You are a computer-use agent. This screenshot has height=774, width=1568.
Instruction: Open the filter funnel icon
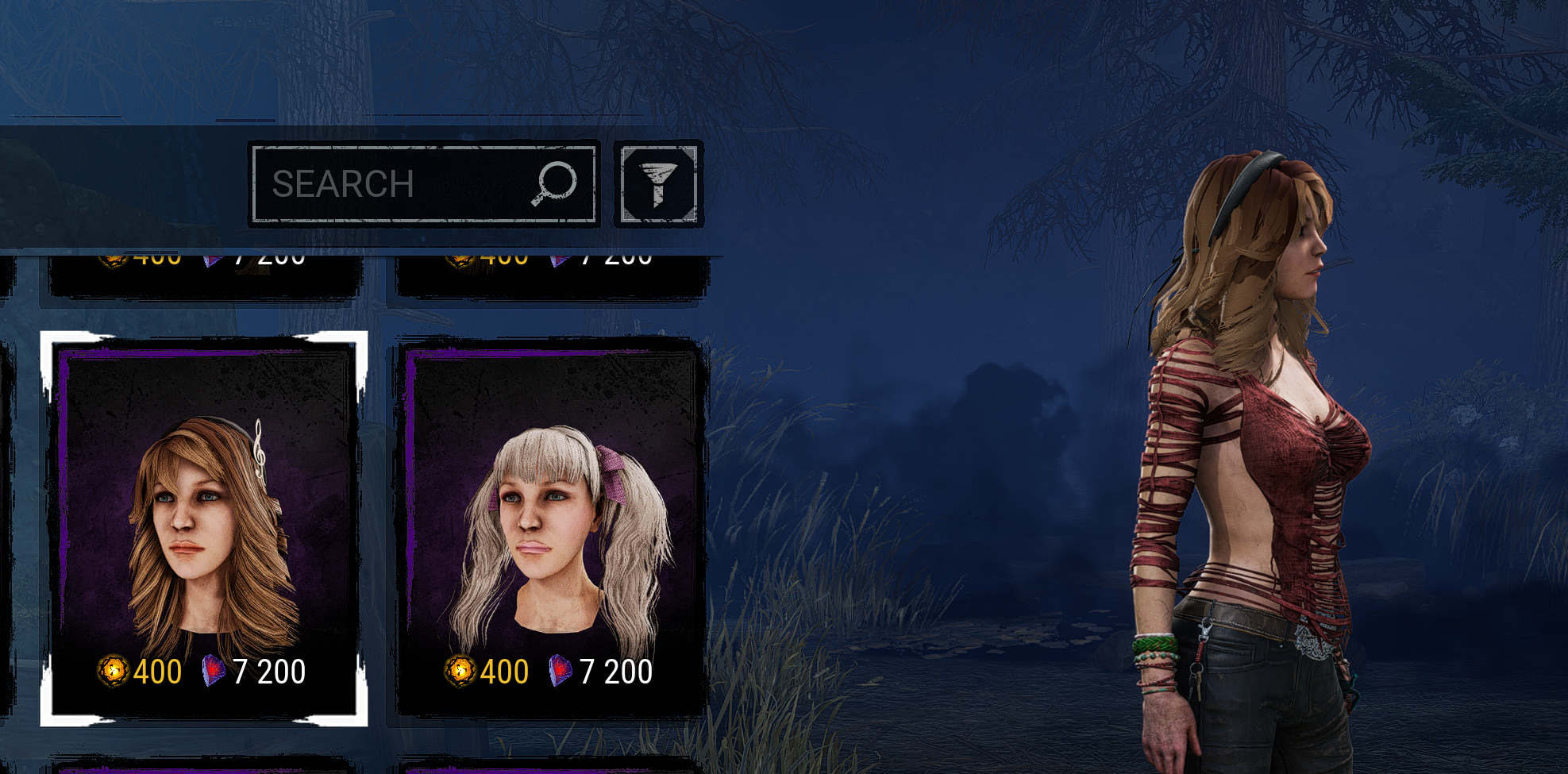pyautogui.click(x=657, y=183)
